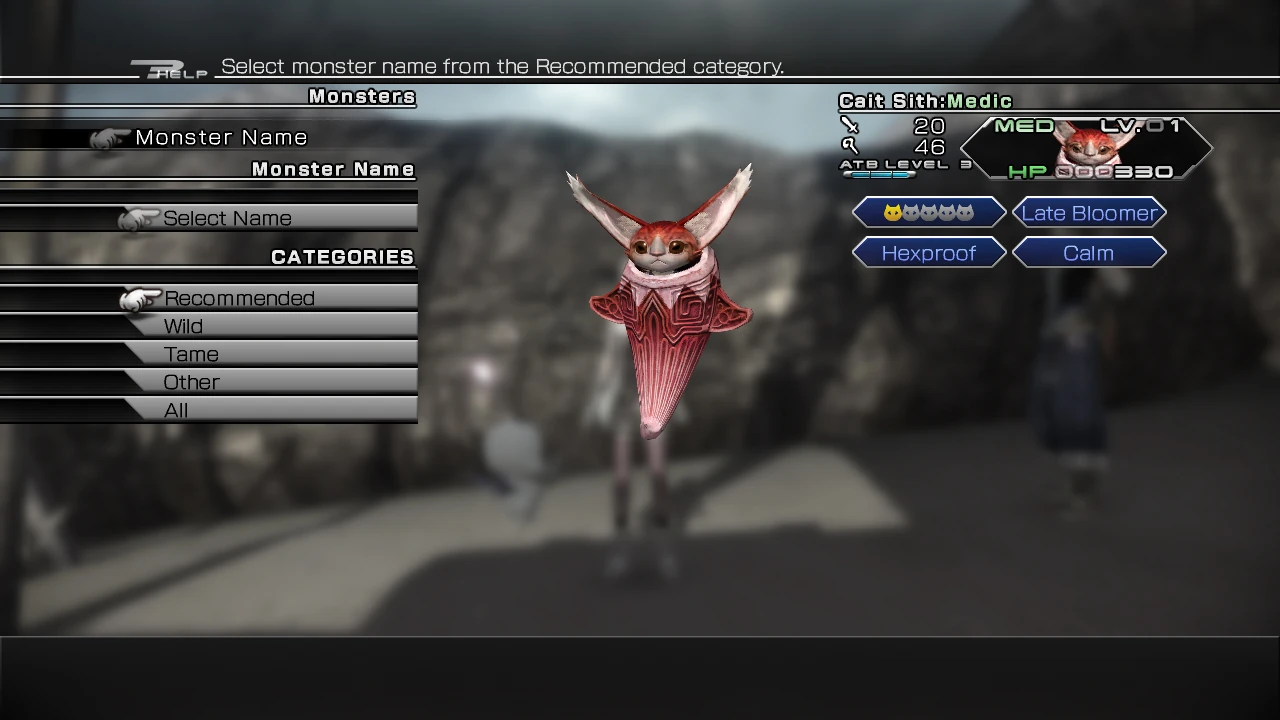Image resolution: width=1280 pixels, height=720 pixels.
Task: Click the Help icon in the top bar
Action: [x=168, y=66]
